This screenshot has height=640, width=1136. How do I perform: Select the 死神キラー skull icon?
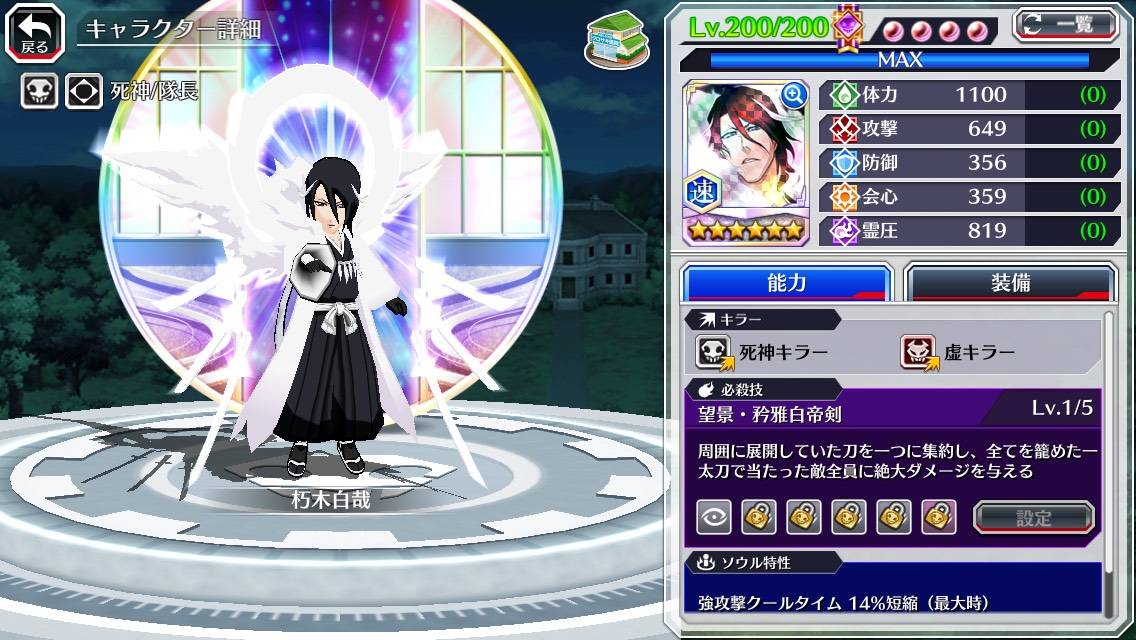coord(714,351)
